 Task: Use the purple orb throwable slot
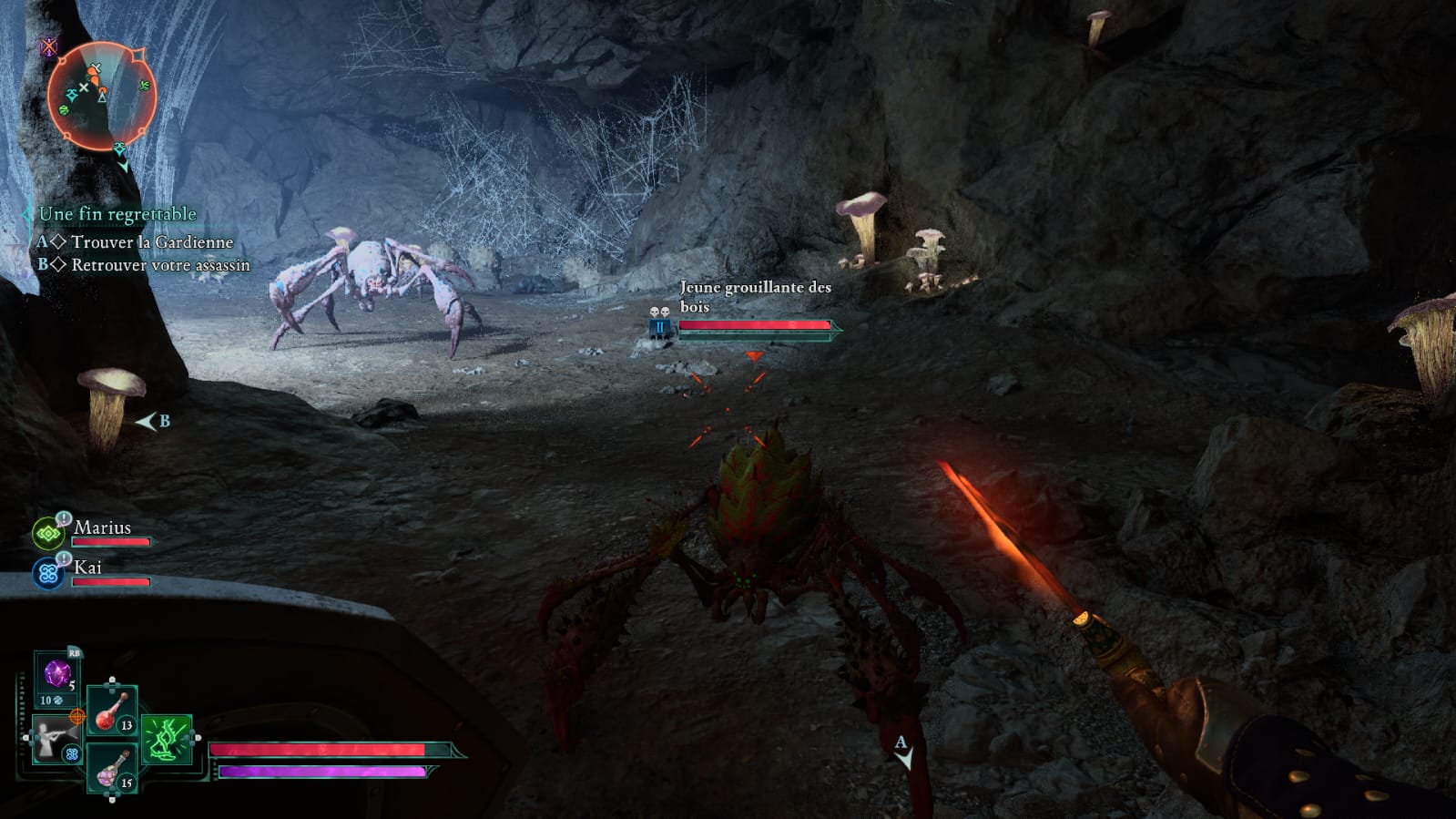(57, 676)
